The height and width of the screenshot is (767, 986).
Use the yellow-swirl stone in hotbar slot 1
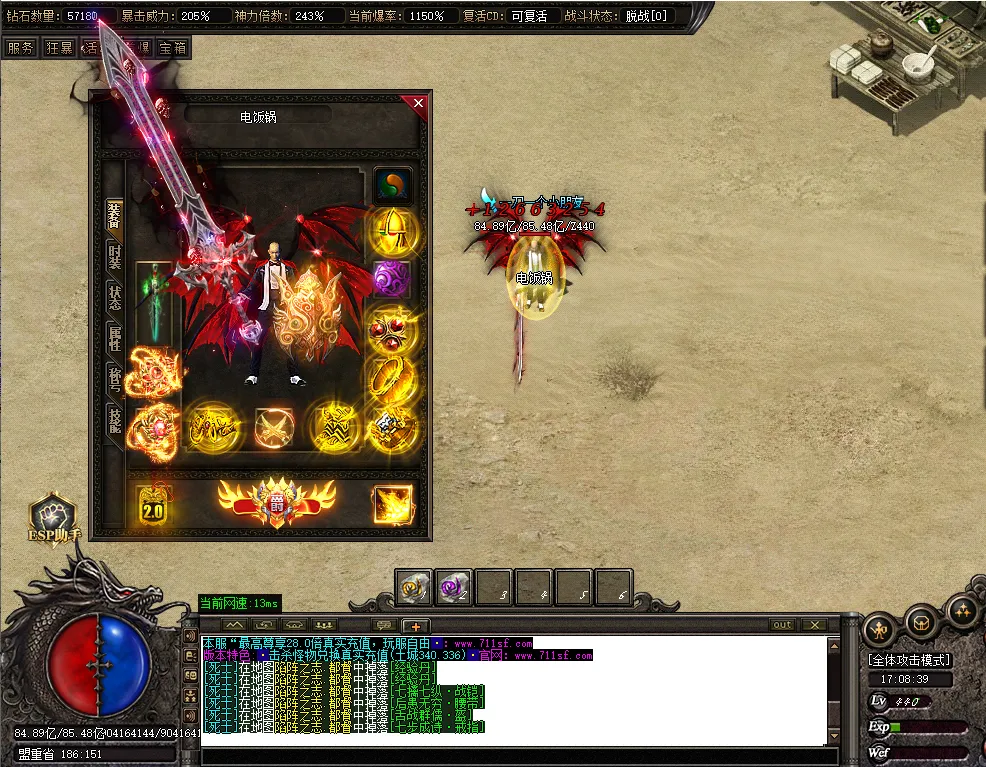pos(413,587)
